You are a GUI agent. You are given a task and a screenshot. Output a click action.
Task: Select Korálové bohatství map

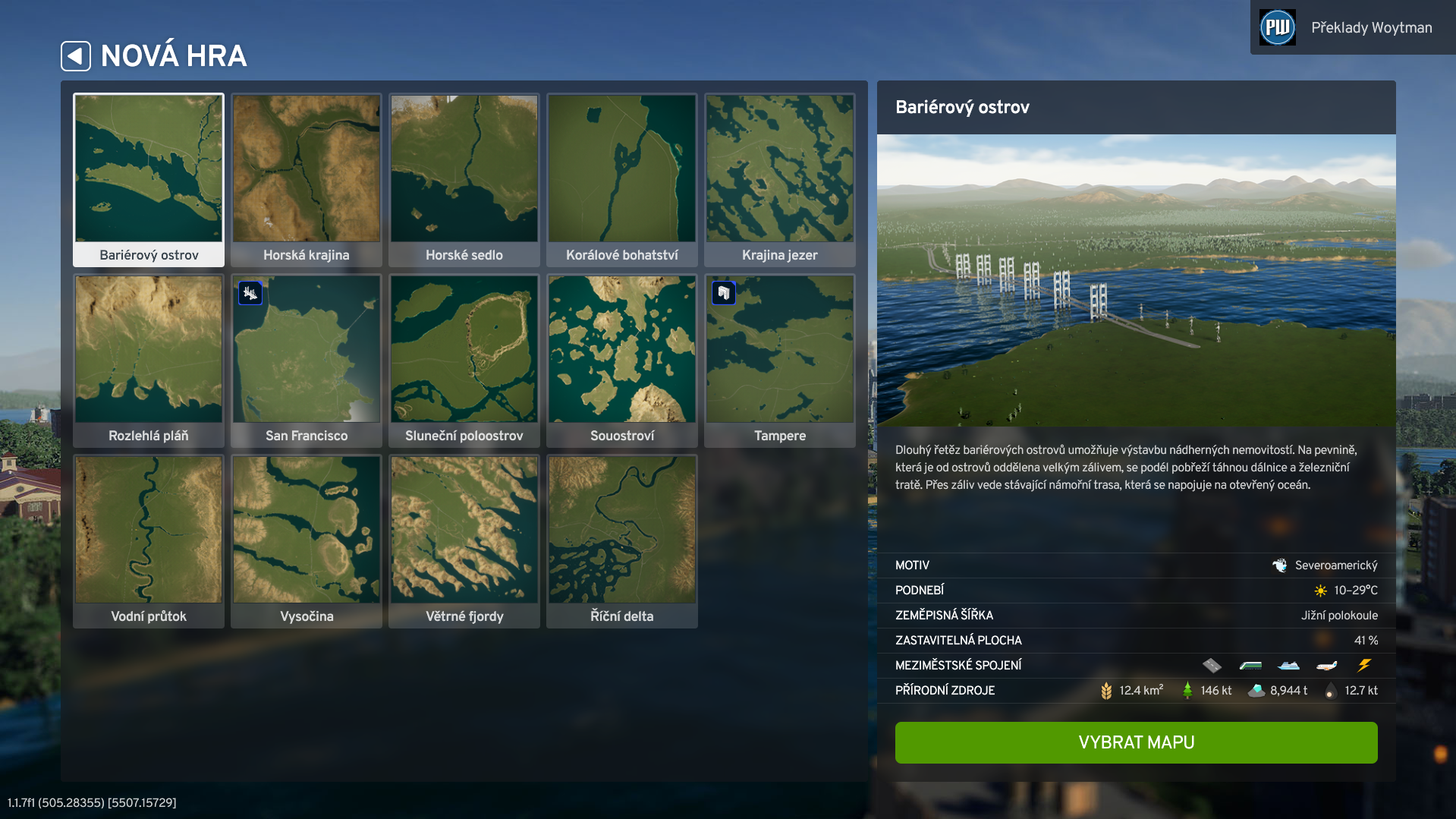[x=622, y=179]
